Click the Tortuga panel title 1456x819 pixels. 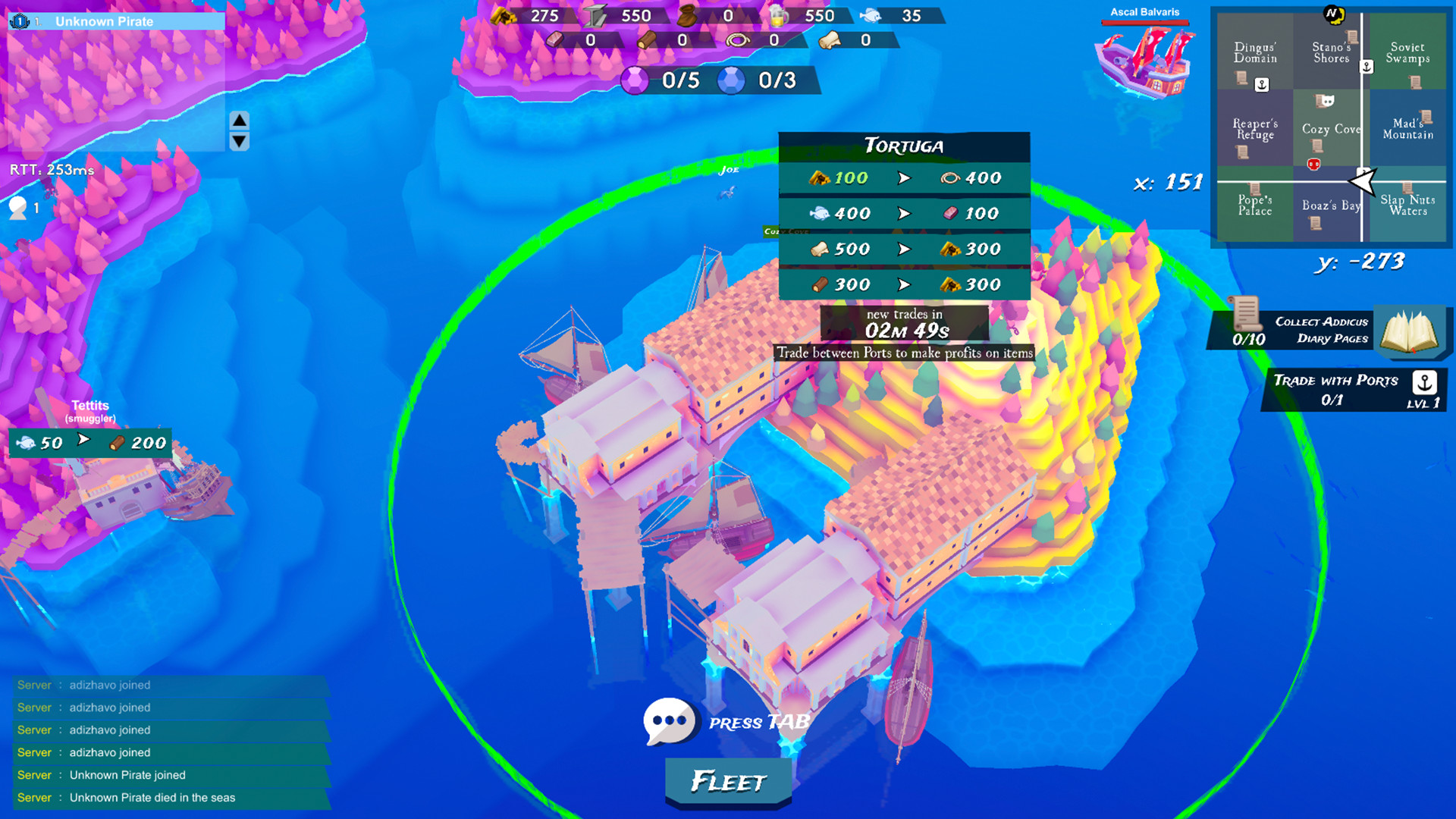coord(905,146)
